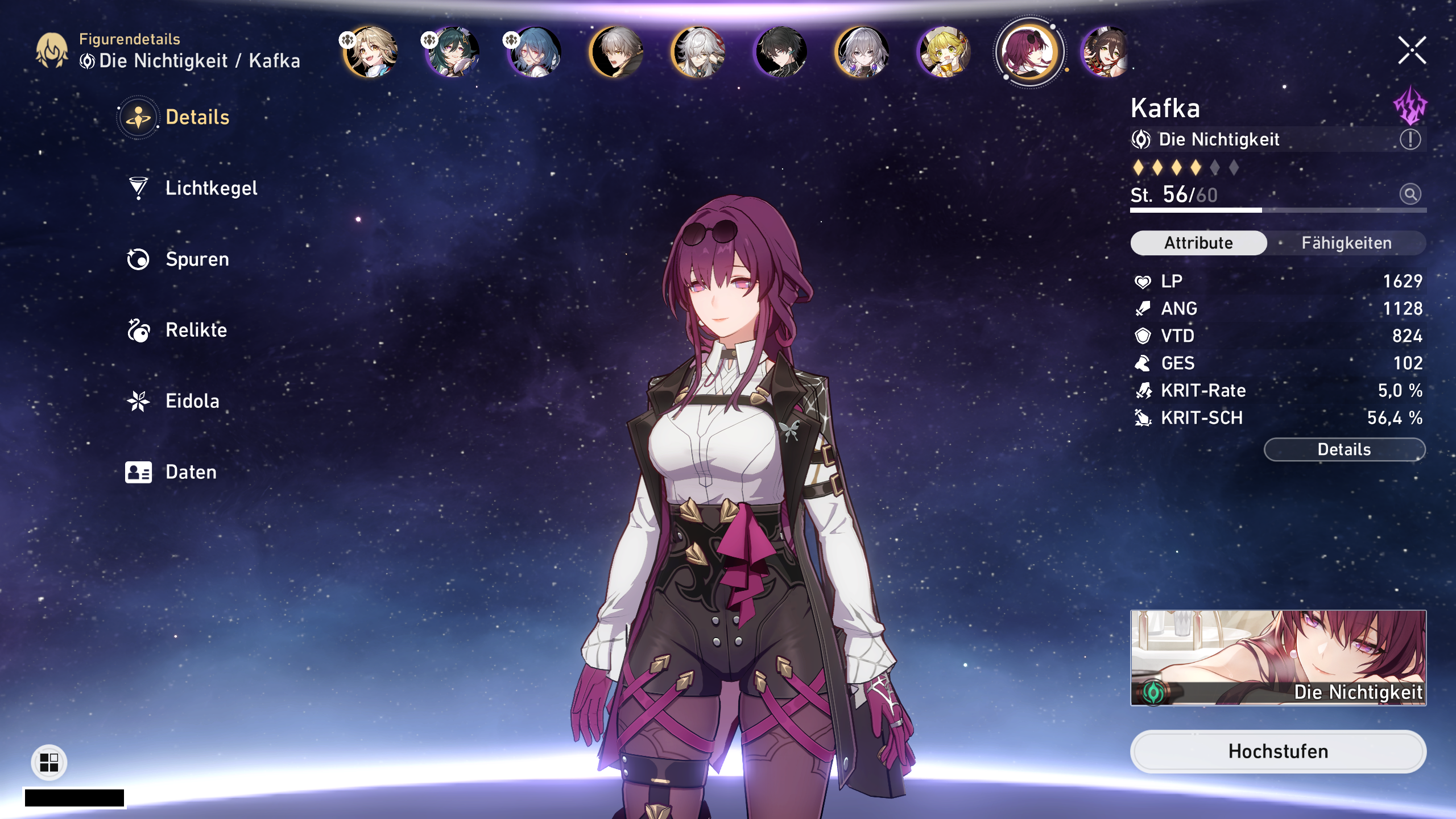Close the character details screen

[x=1412, y=51]
